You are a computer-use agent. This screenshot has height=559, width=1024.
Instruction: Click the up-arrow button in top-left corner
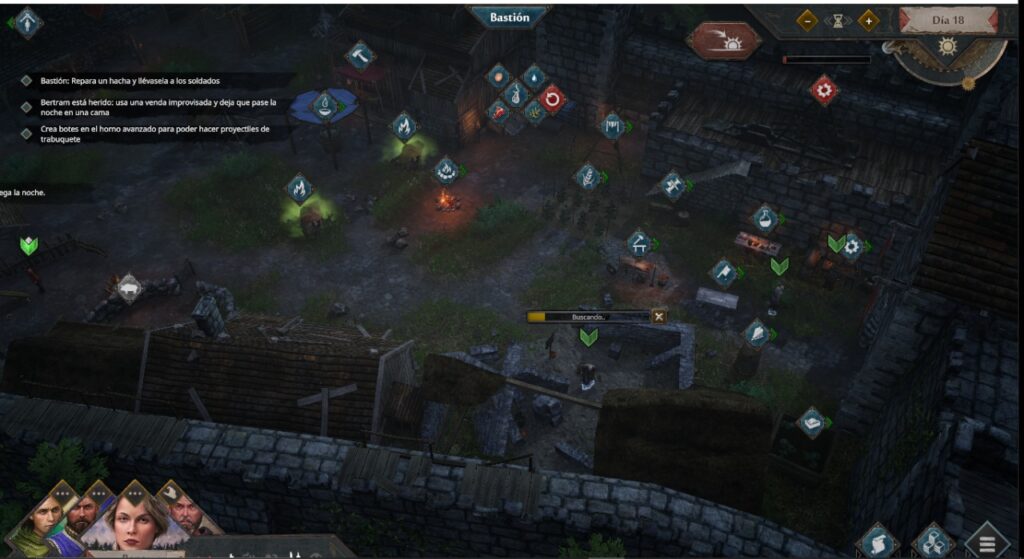tap(26, 22)
